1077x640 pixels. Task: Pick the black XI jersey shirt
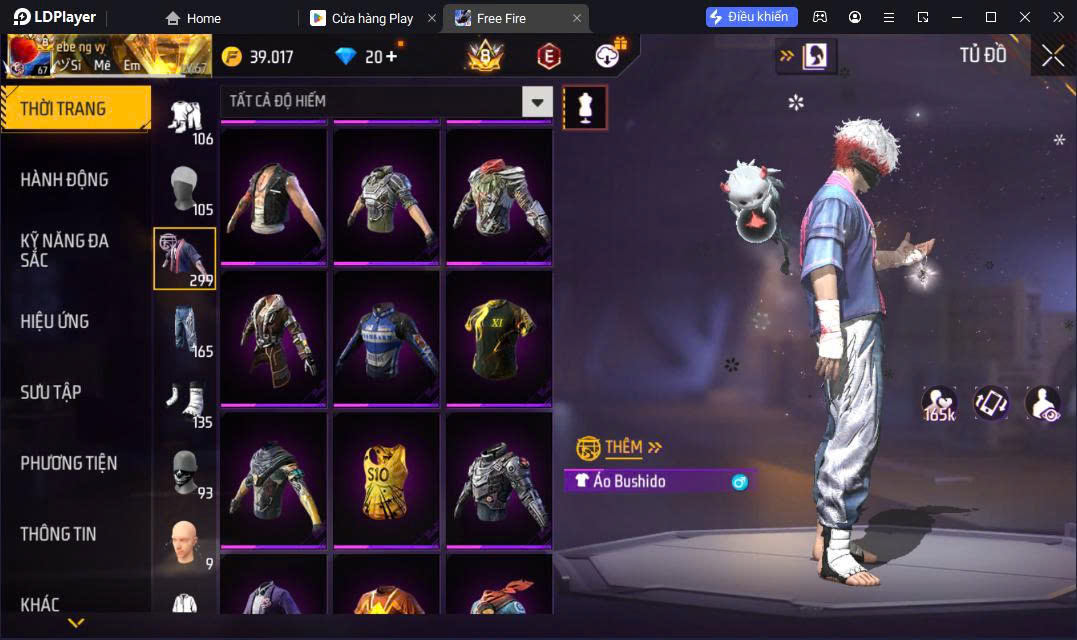499,337
